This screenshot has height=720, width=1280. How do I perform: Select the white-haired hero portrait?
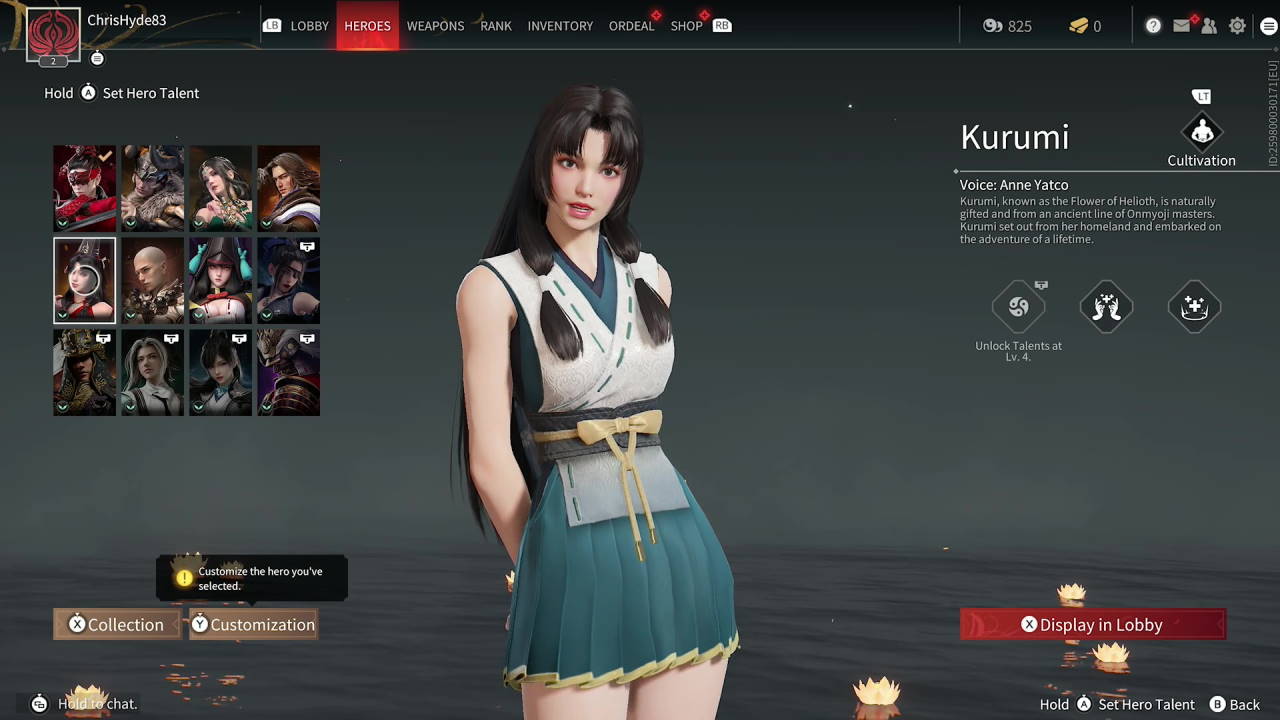pyautogui.click(x=153, y=372)
